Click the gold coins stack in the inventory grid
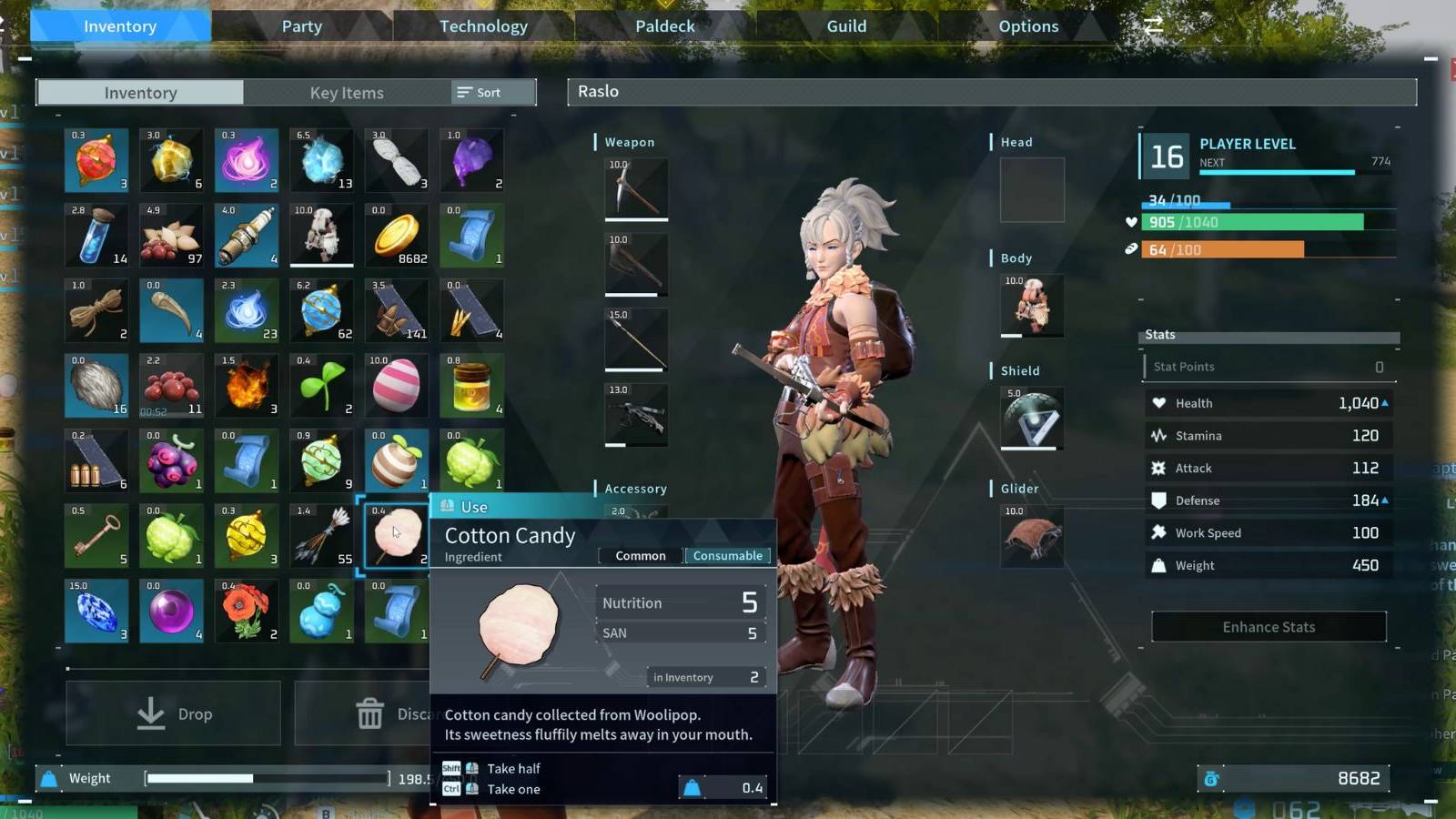1456x819 pixels. [396, 236]
